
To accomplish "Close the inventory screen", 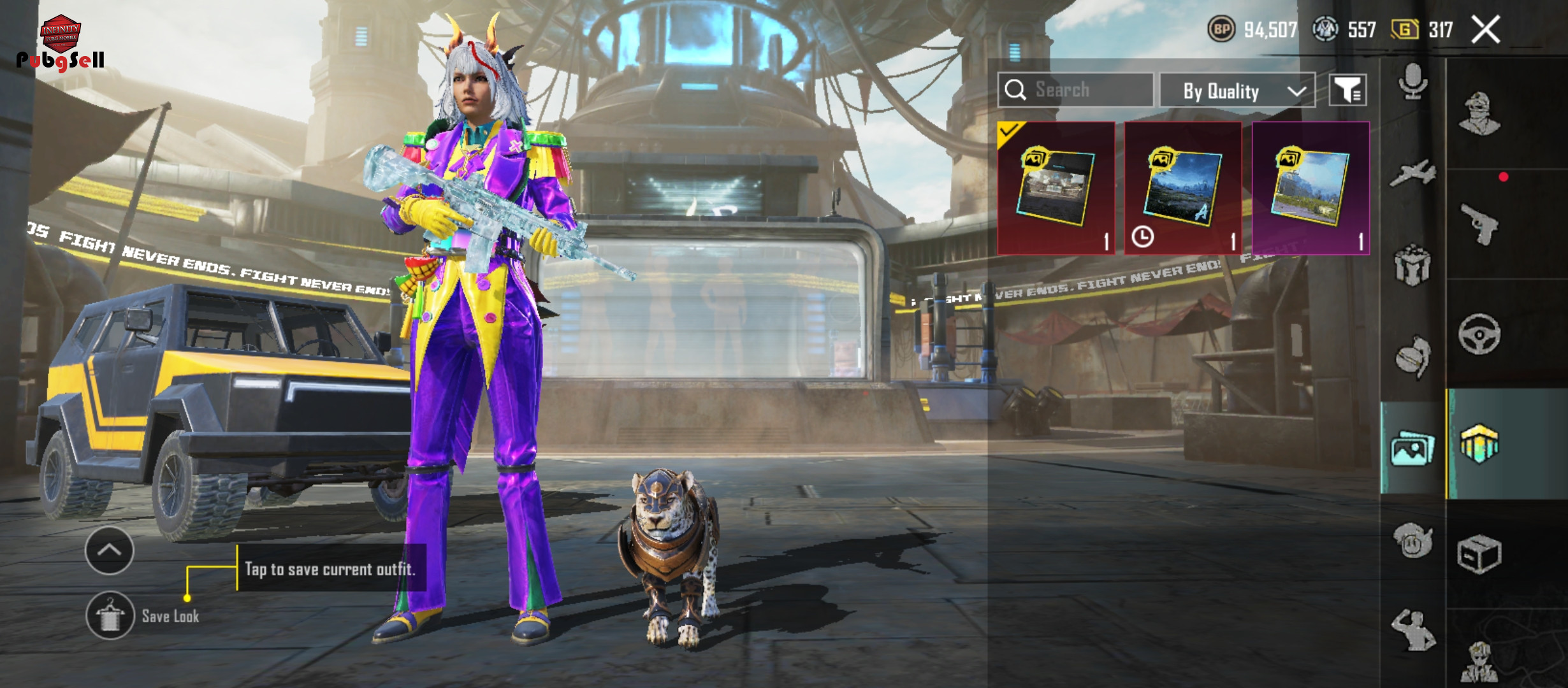I will [1485, 30].
